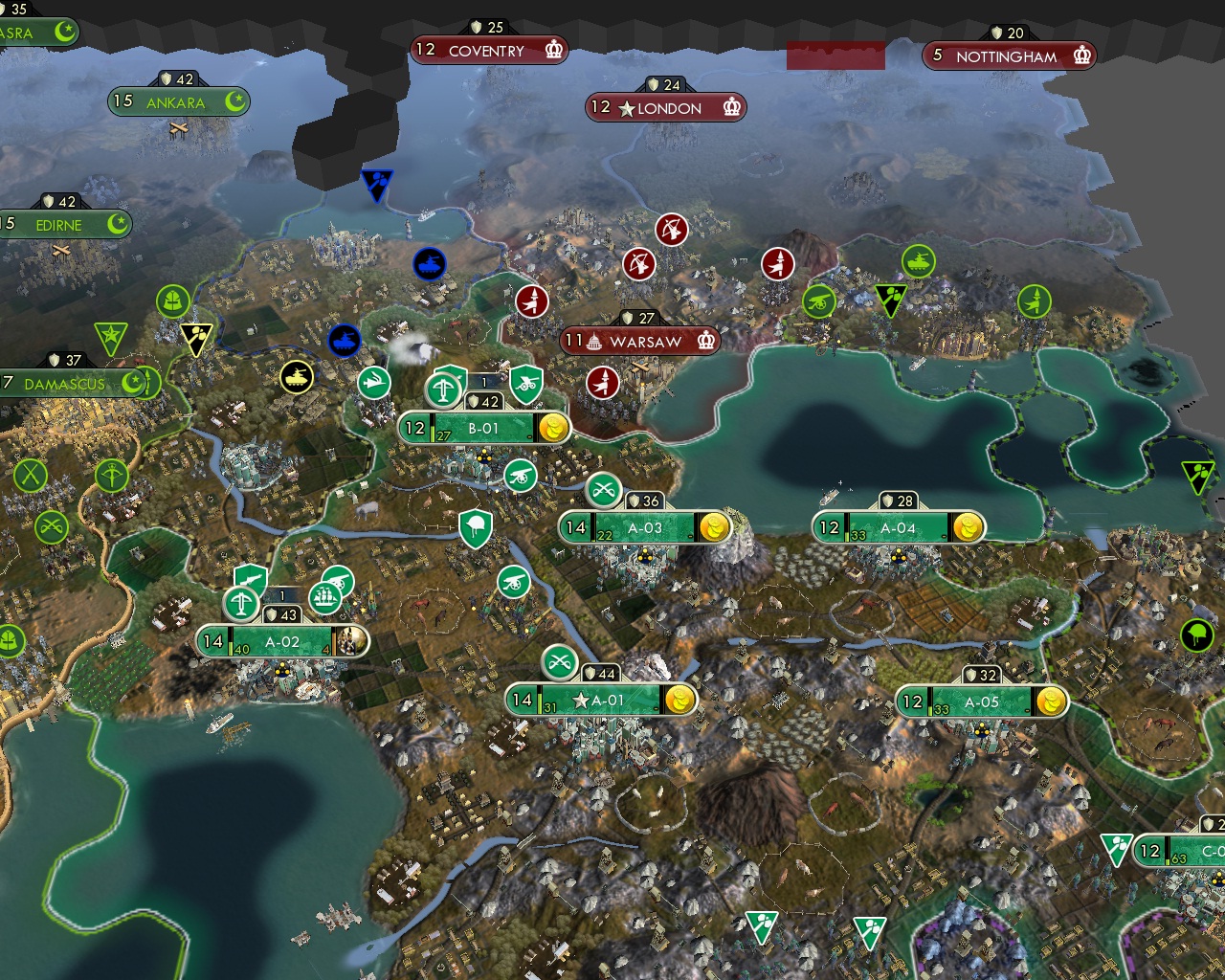Select the red enemy musketman icon near Warsaw
Screen dimensions: 1225x980
(599, 382)
